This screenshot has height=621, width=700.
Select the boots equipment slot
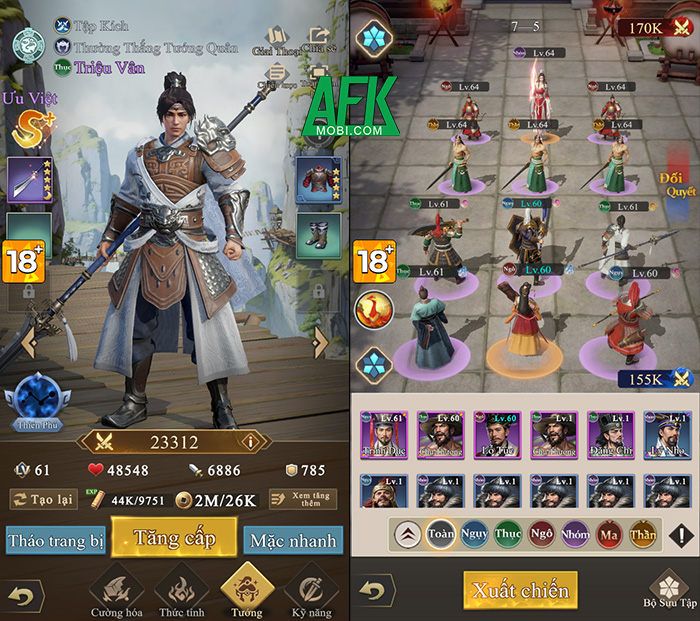[320, 235]
